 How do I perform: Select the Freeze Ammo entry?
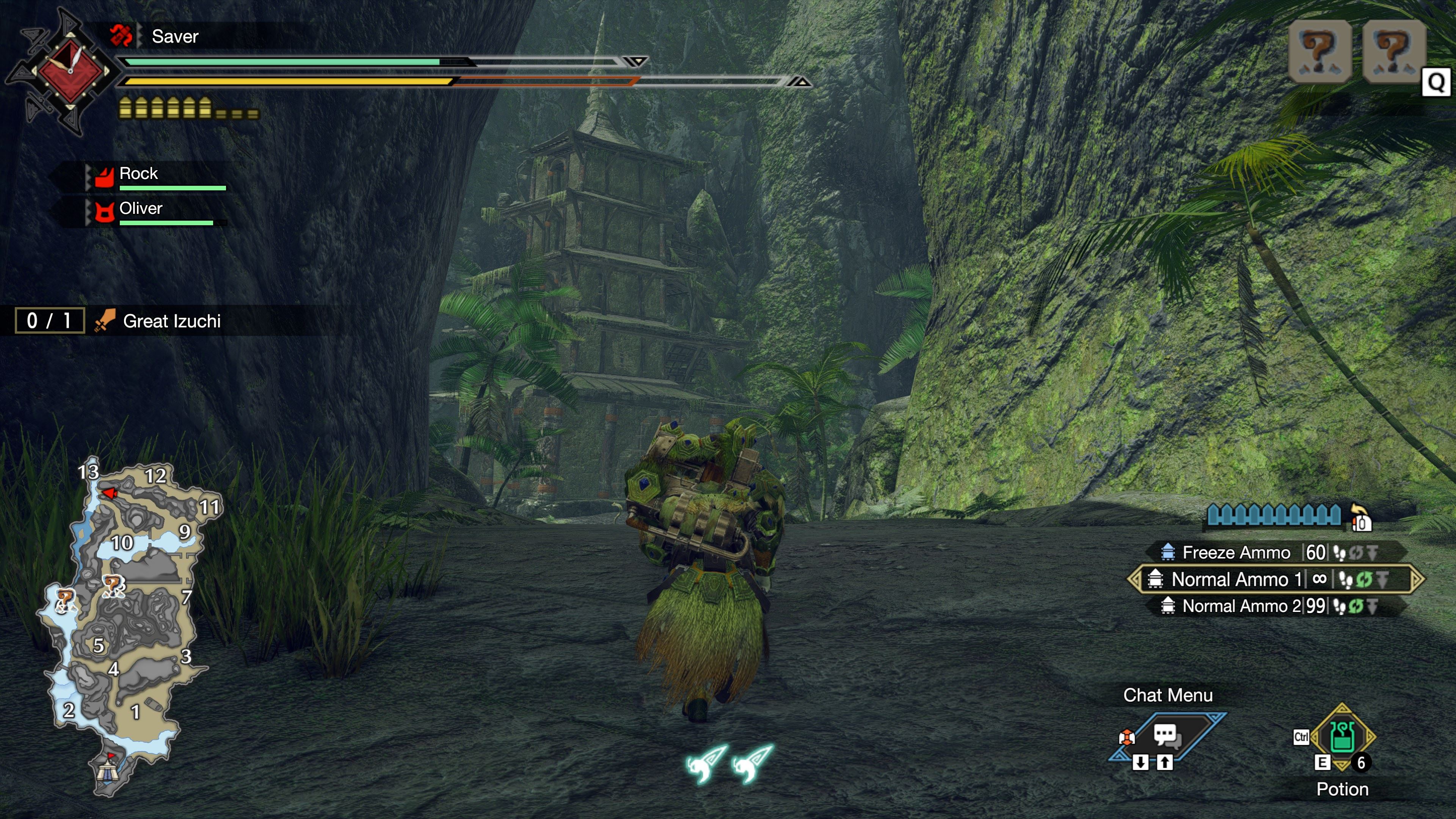[x=1236, y=552]
